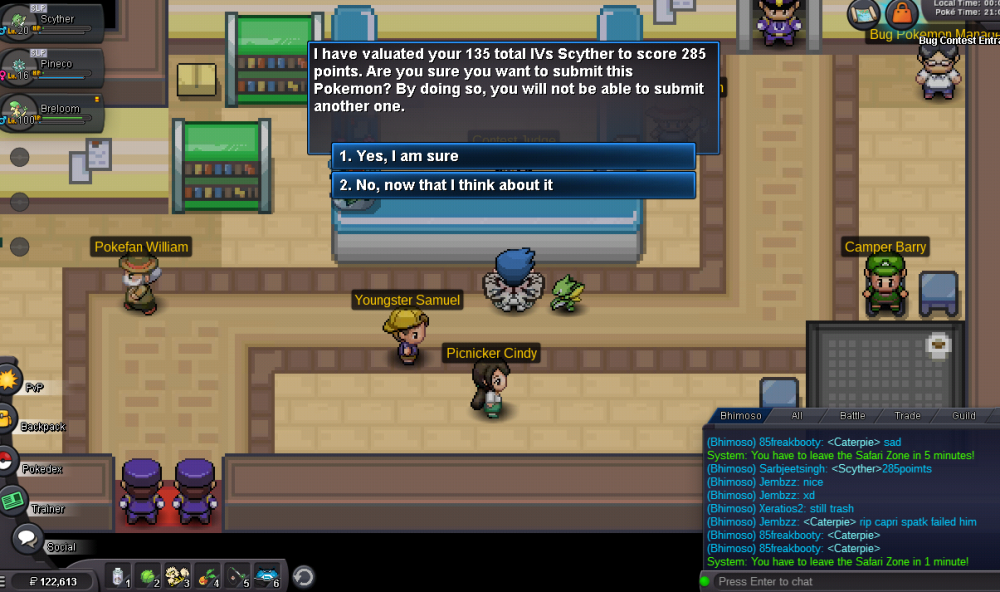This screenshot has width=1000, height=592.
Task: Use the berry item in hotbar slot 4
Action: [209, 577]
